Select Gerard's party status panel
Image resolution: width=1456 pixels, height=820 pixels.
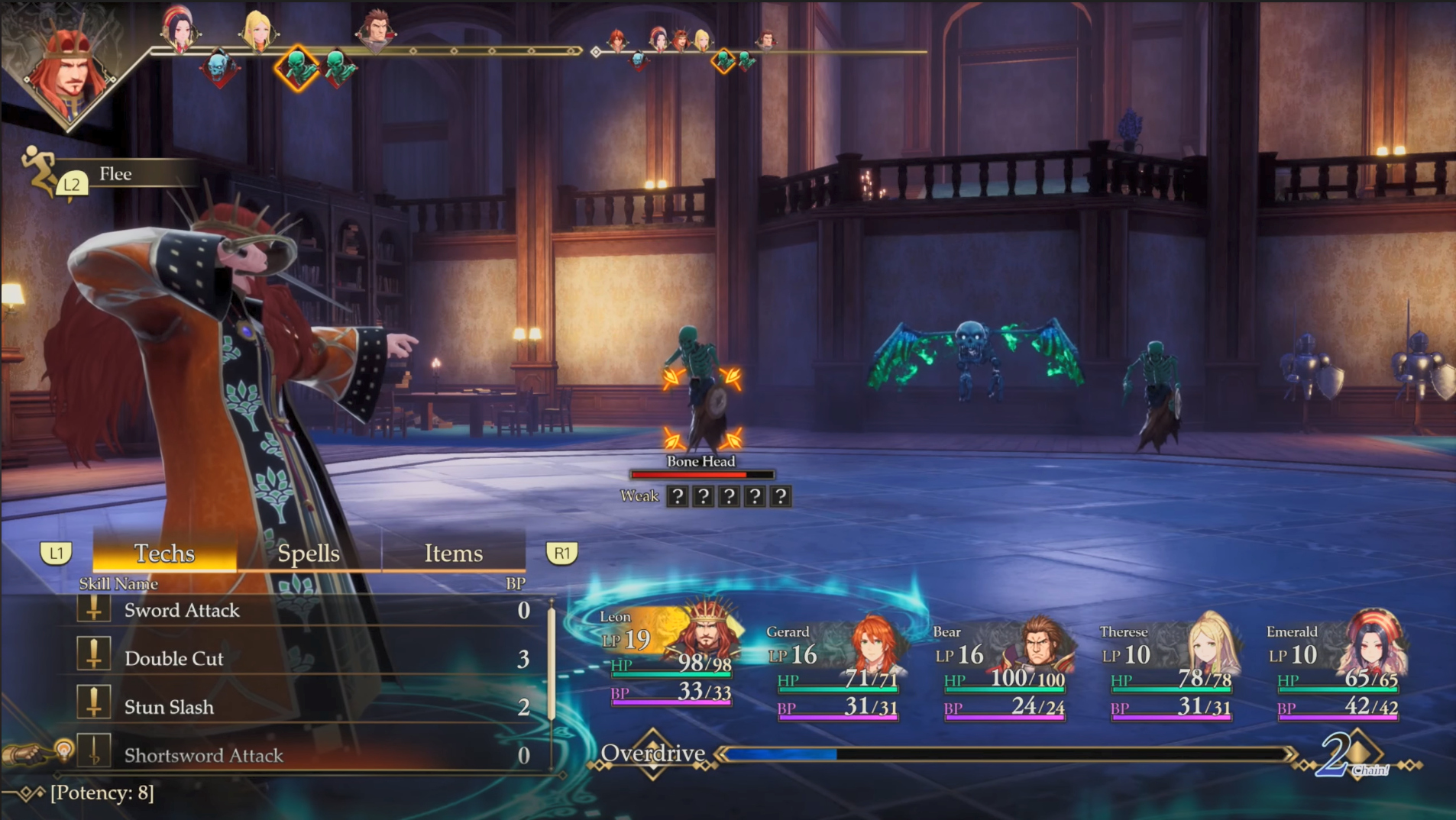point(836,672)
